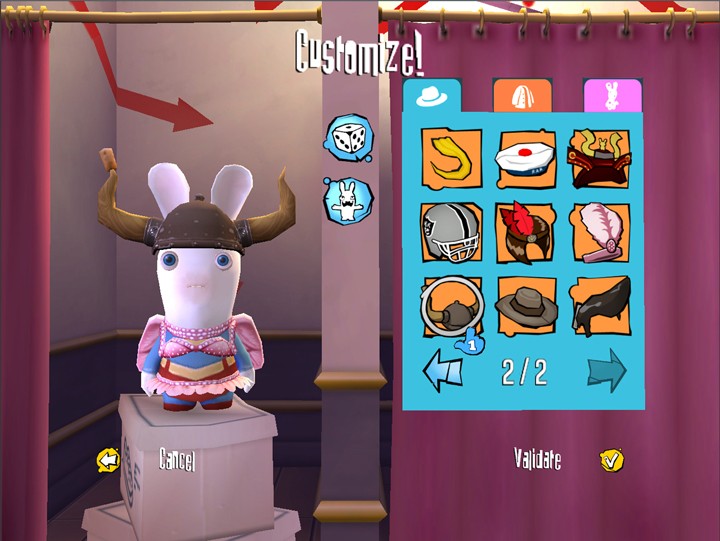The height and width of the screenshot is (541, 720).
Task: Choose the yellow blonde wig
Action: tap(451, 158)
